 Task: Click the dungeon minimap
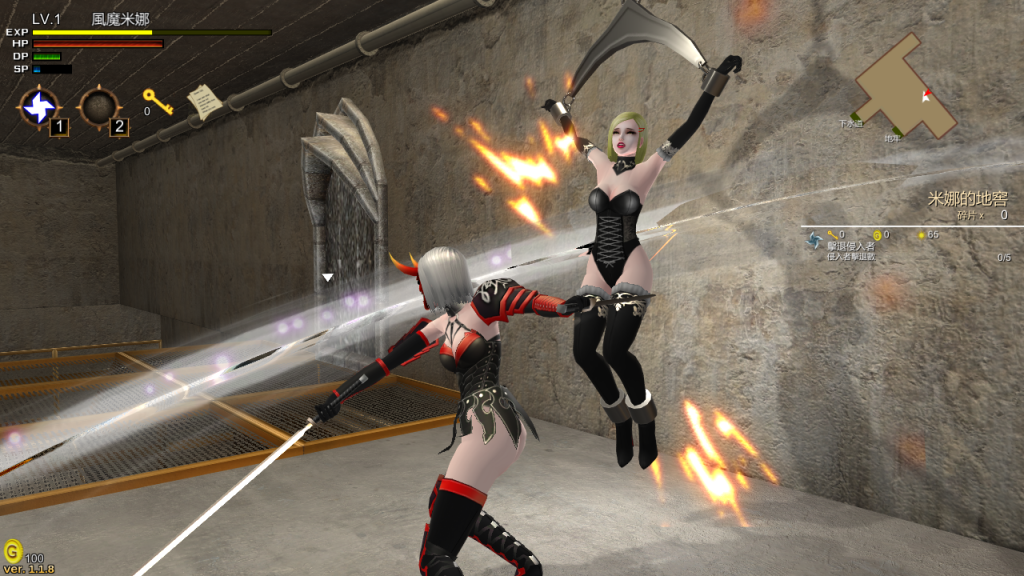coord(905,88)
